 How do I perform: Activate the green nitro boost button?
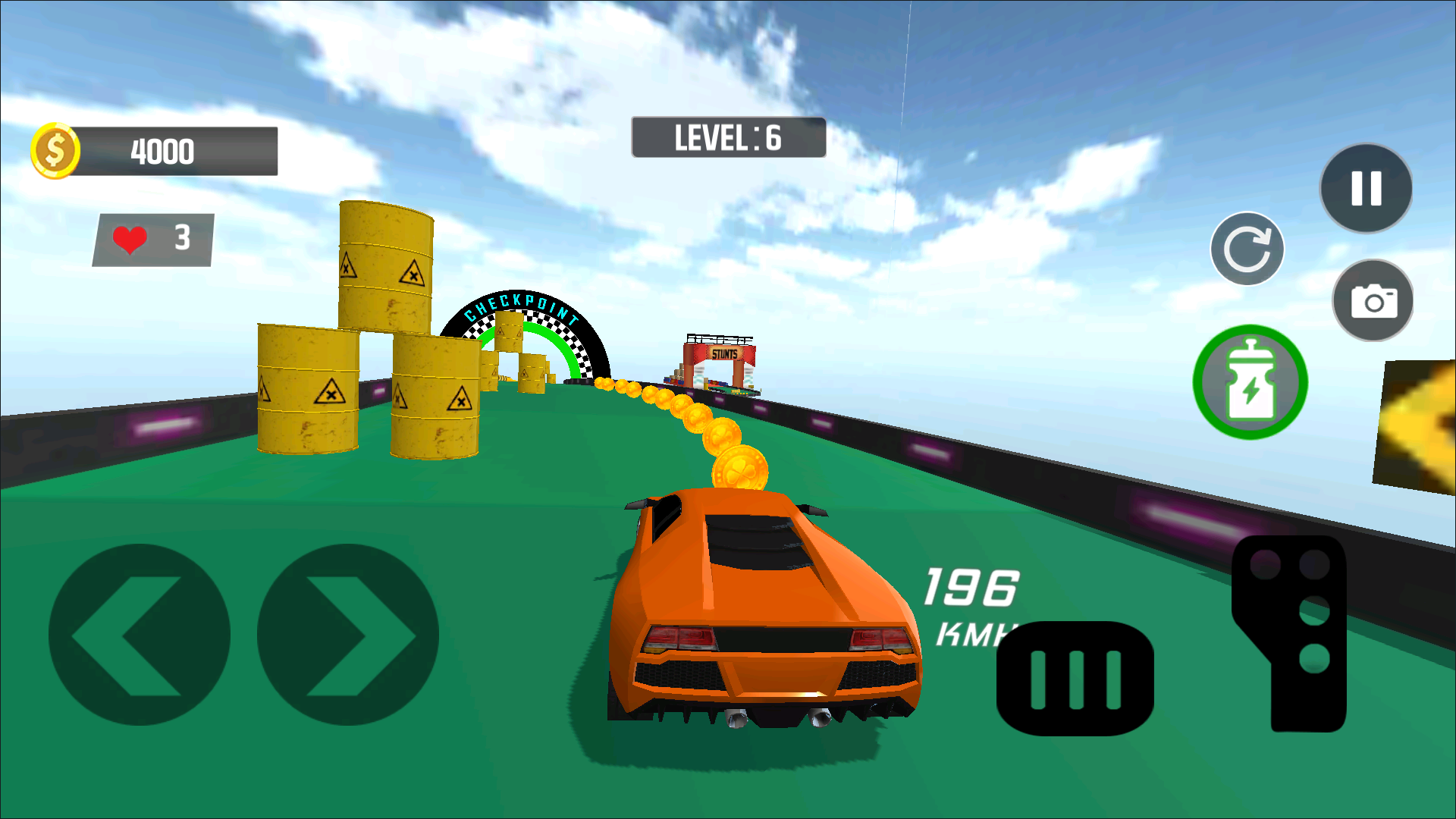pos(1250,382)
